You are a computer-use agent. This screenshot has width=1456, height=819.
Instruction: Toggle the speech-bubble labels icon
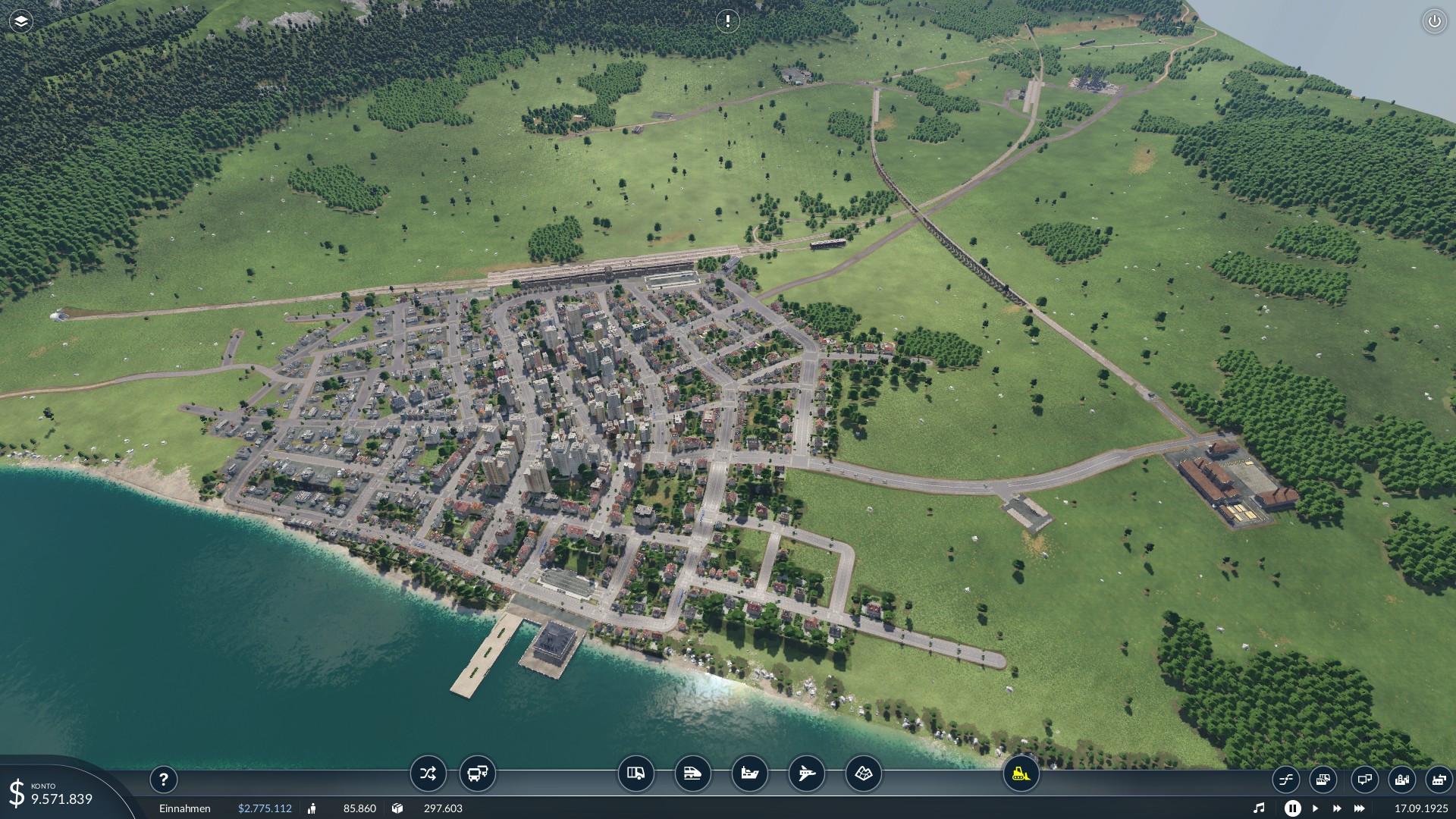pyautogui.click(x=1364, y=779)
